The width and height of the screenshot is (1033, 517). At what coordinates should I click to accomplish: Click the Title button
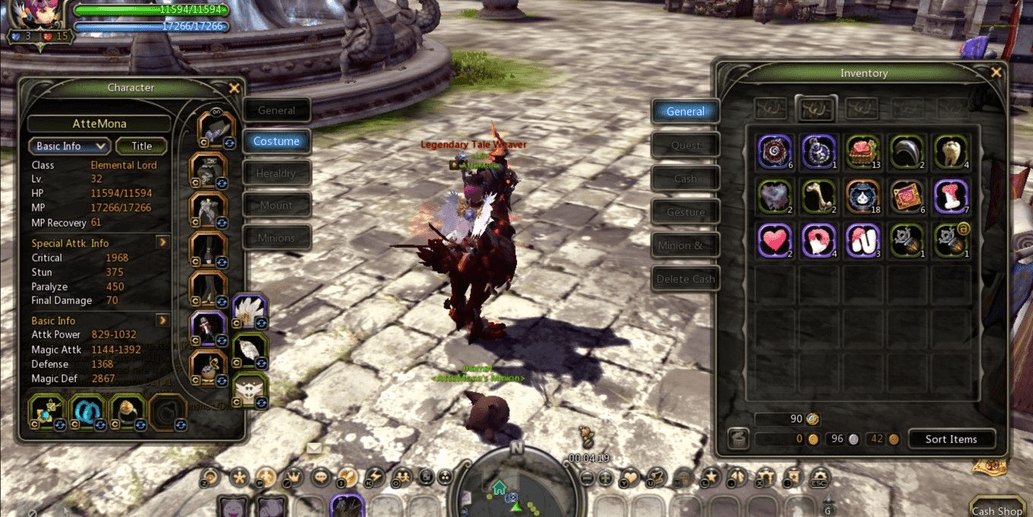click(x=141, y=146)
